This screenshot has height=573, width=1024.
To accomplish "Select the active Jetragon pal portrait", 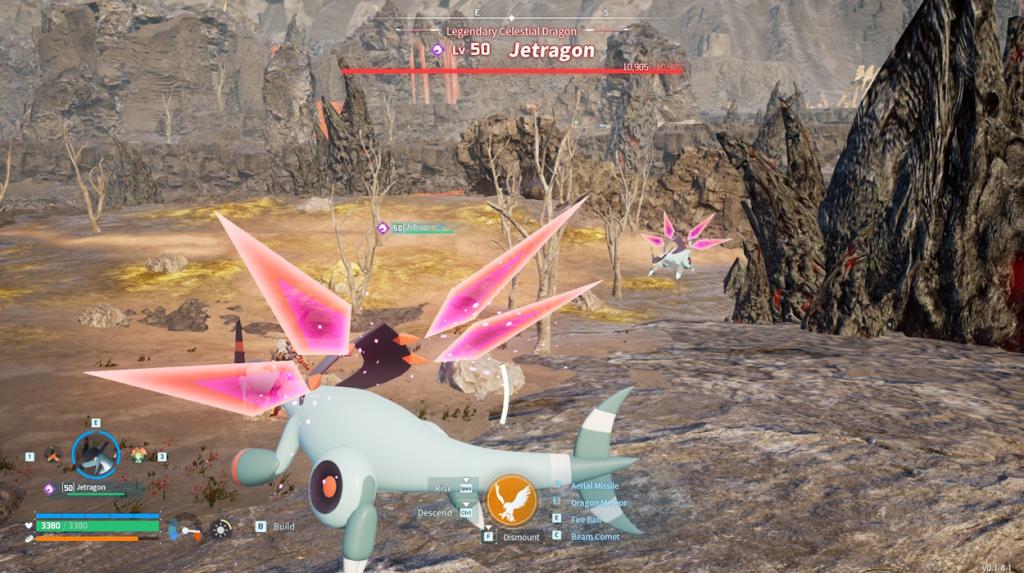I will (96, 455).
